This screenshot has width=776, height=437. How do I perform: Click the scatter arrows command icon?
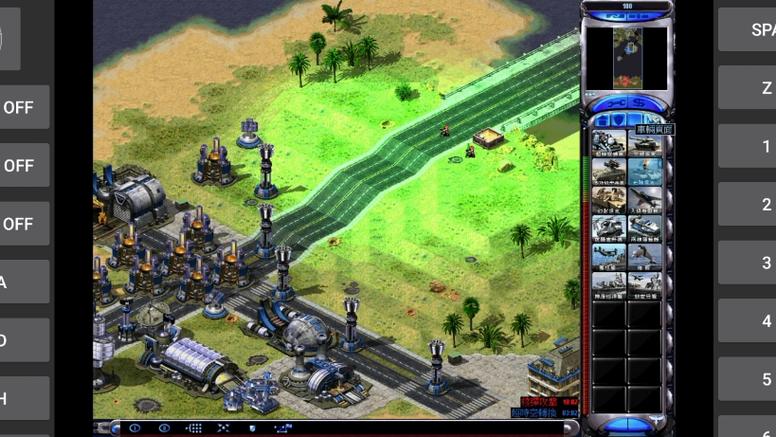point(223,428)
